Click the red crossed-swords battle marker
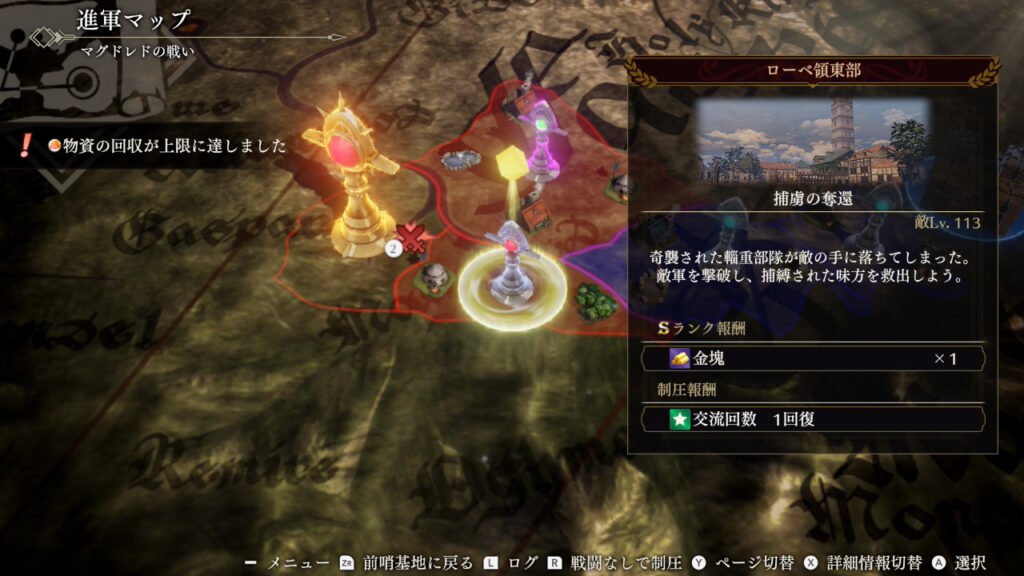This screenshot has height=576, width=1024. (414, 239)
